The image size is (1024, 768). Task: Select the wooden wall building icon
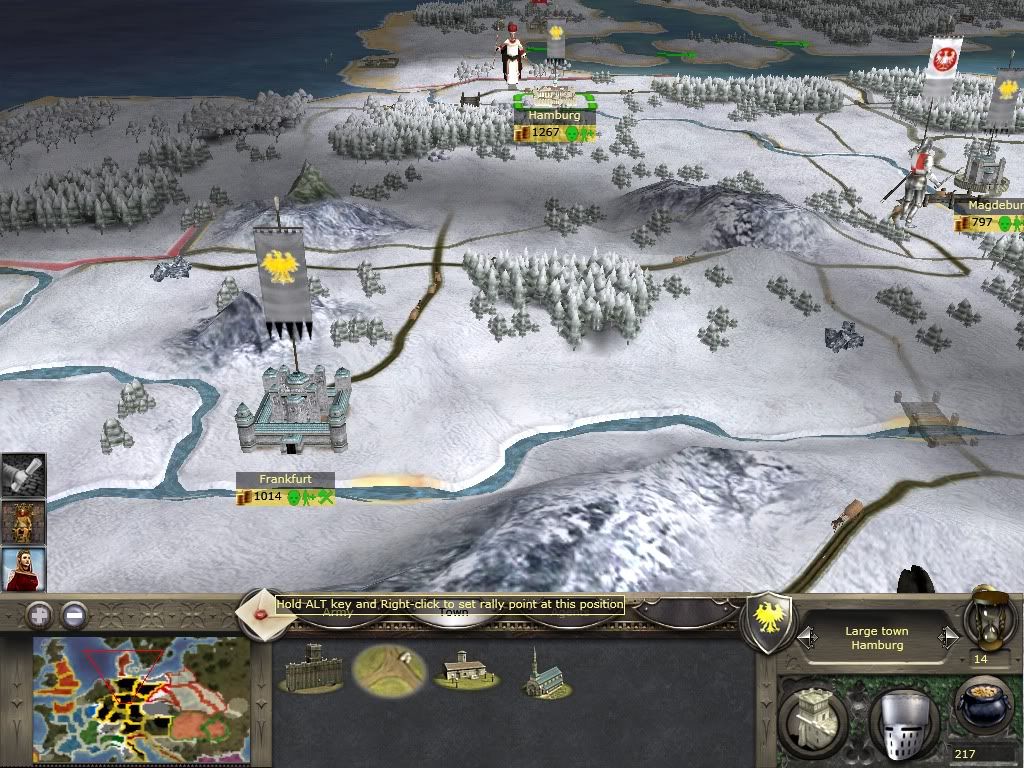(311, 669)
